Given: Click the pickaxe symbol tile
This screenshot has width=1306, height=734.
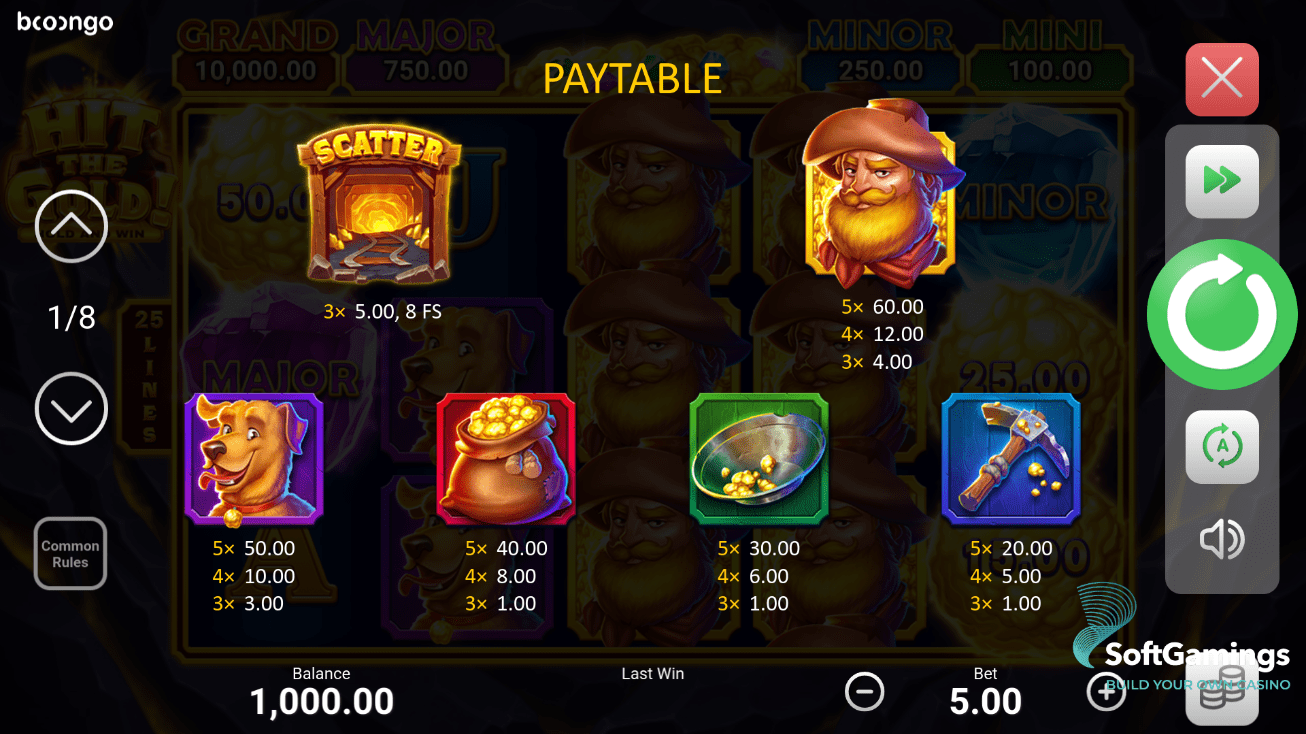Looking at the screenshot, I should pyautogui.click(x=1010, y=457).
